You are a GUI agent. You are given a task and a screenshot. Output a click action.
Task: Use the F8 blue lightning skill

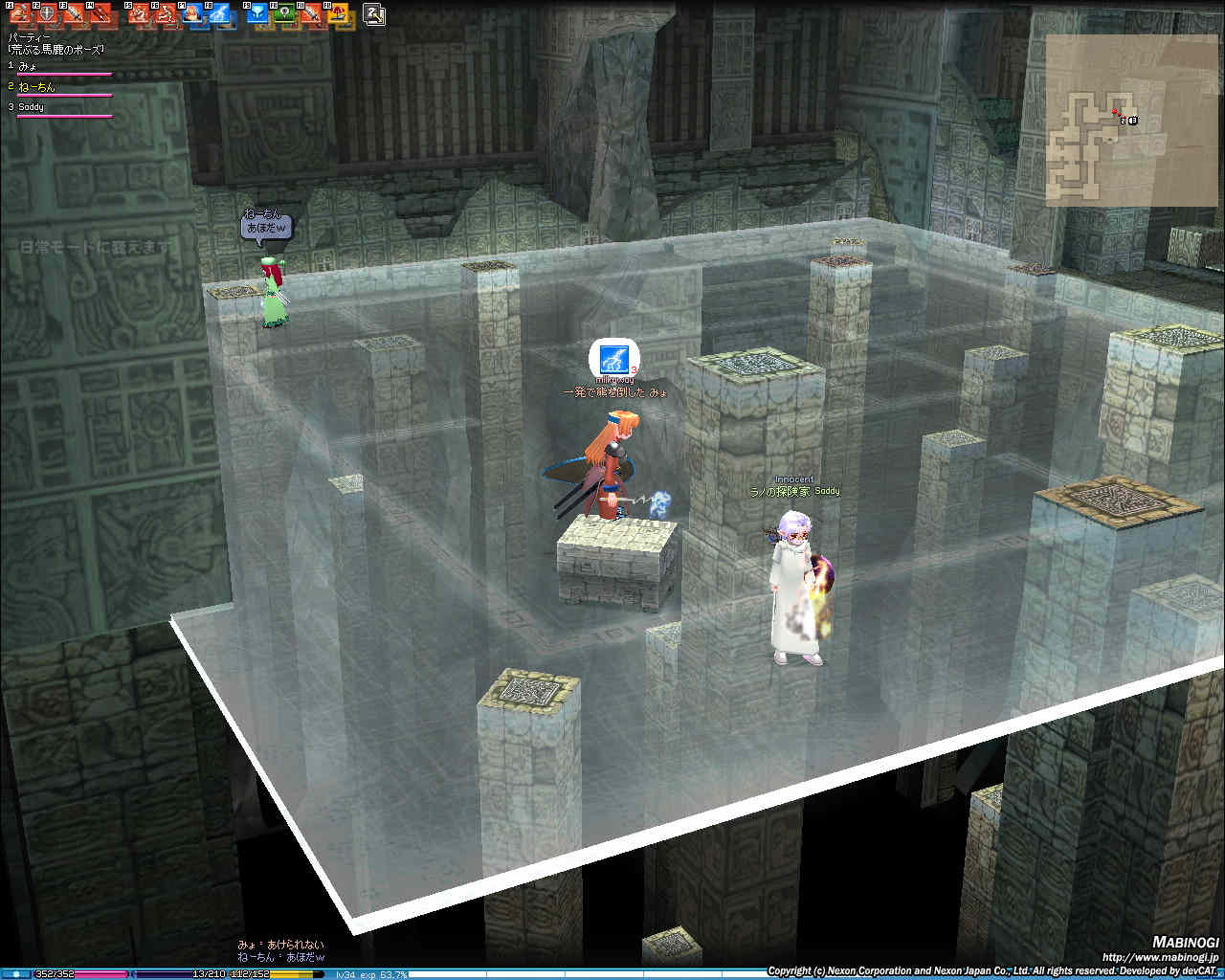(x=220, y=14)
